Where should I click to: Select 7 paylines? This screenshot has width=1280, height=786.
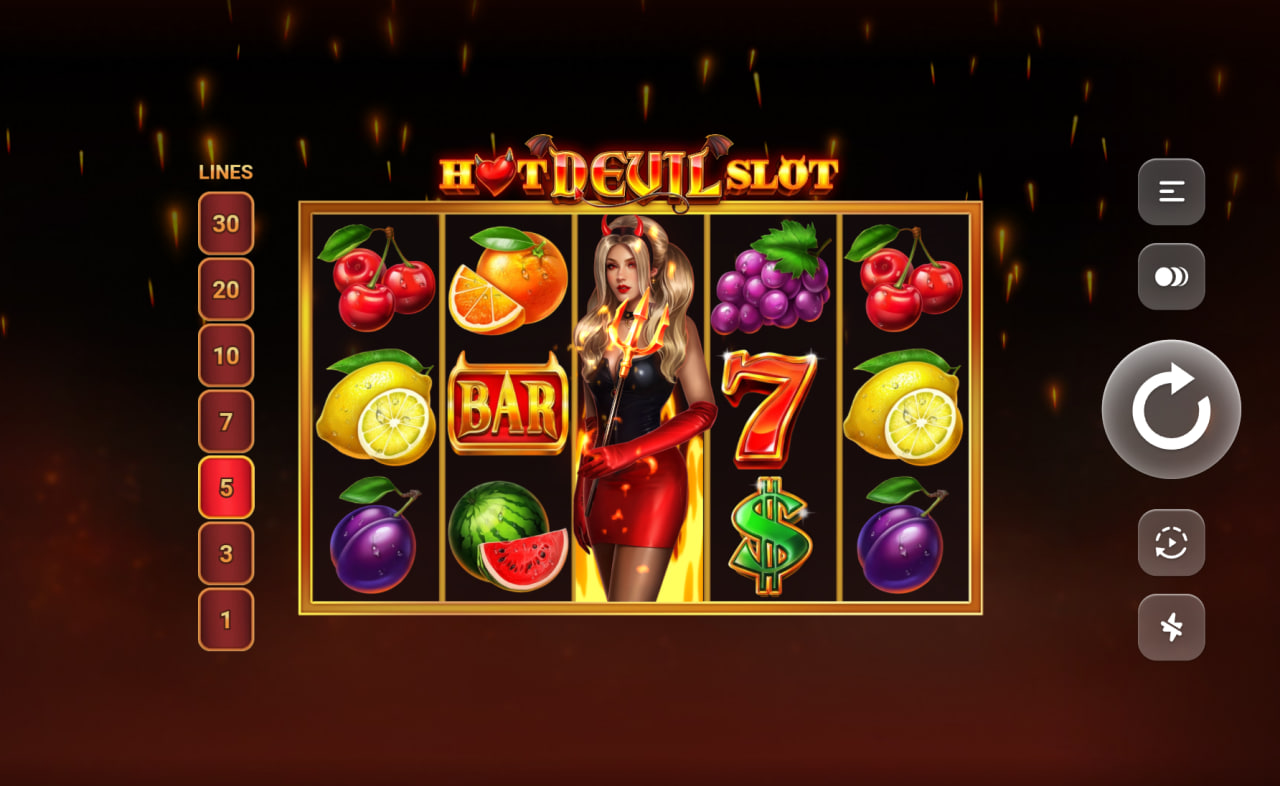point(227,423)
